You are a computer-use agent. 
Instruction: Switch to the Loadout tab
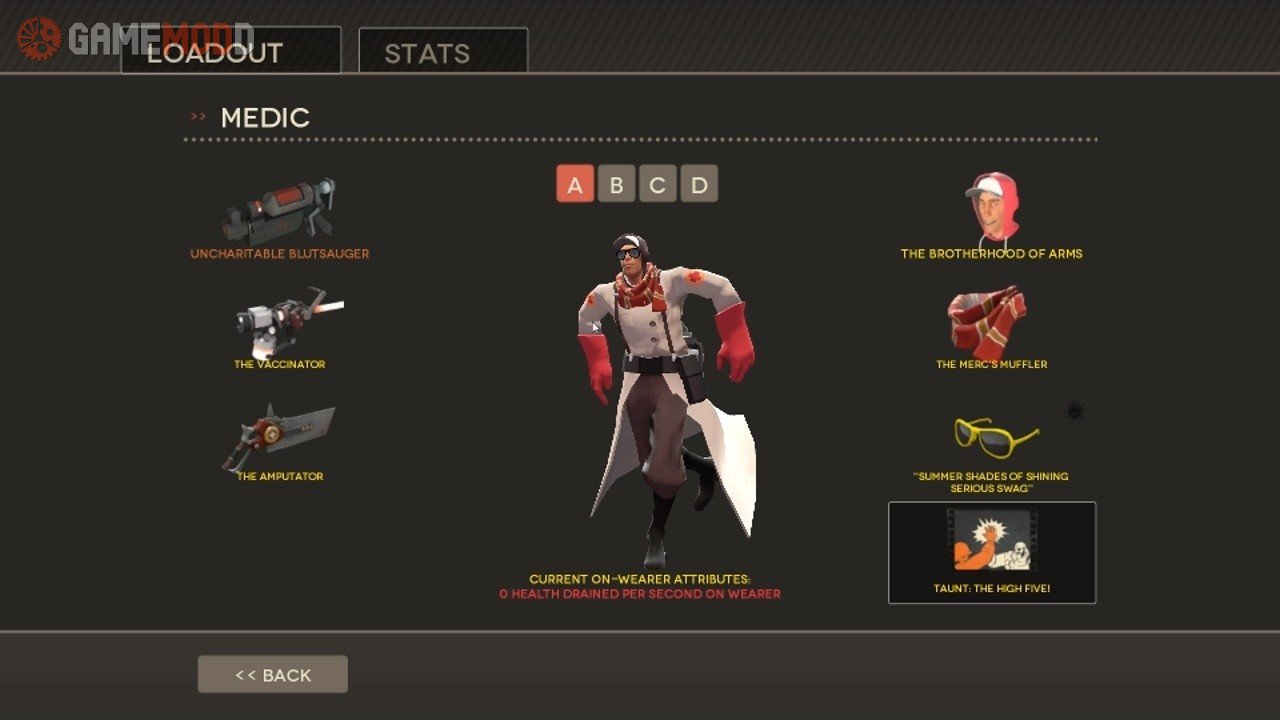(230, 51)
